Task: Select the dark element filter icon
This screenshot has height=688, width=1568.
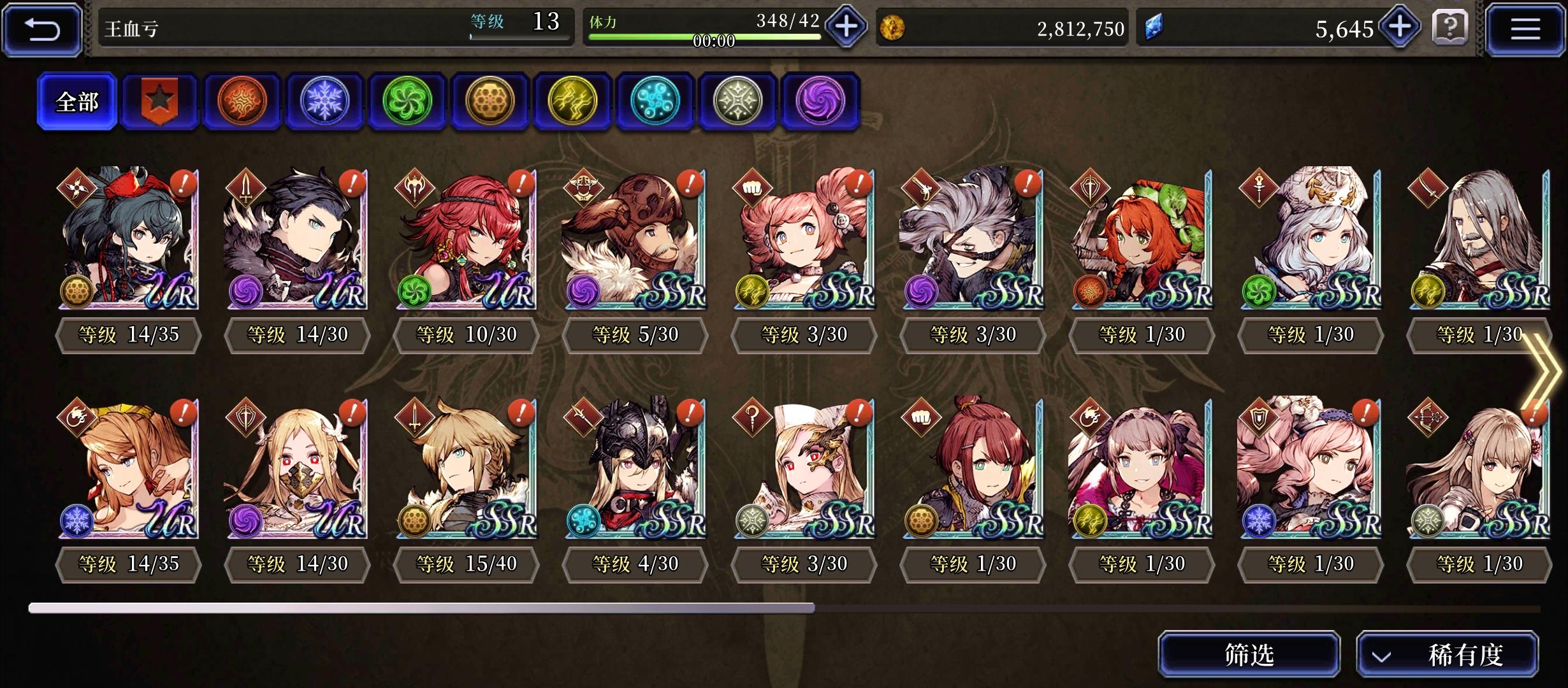Action: (820, 102)
